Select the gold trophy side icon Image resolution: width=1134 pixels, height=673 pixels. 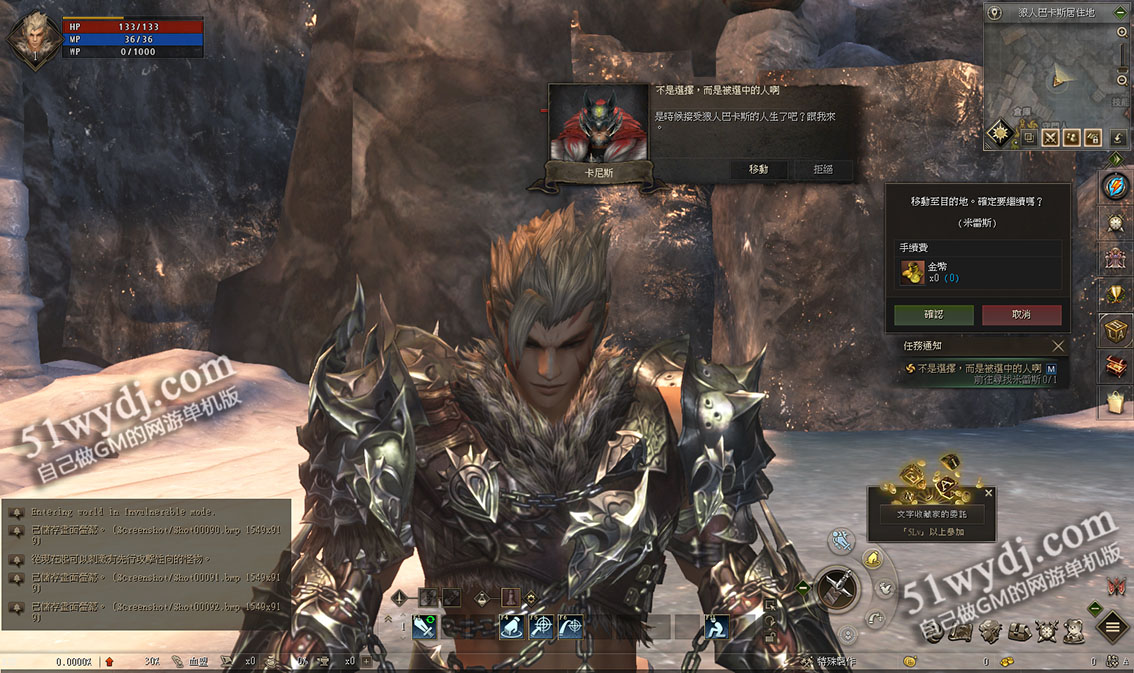[x=1115, y=293]
